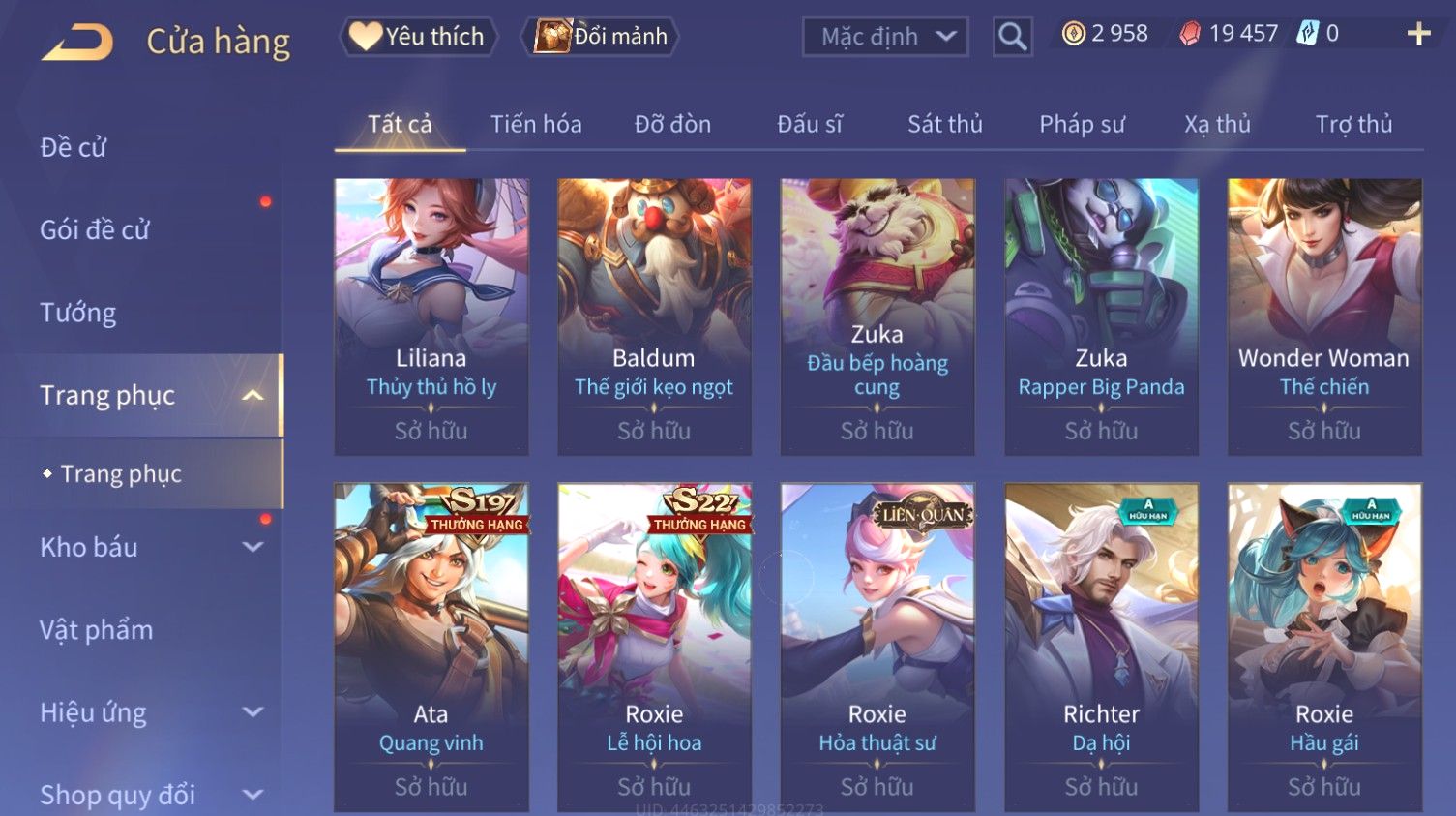The width and height of the screenshot is (1456, 816).
Task: Select the Đỡ đòn tab
Action: (672, 124)
